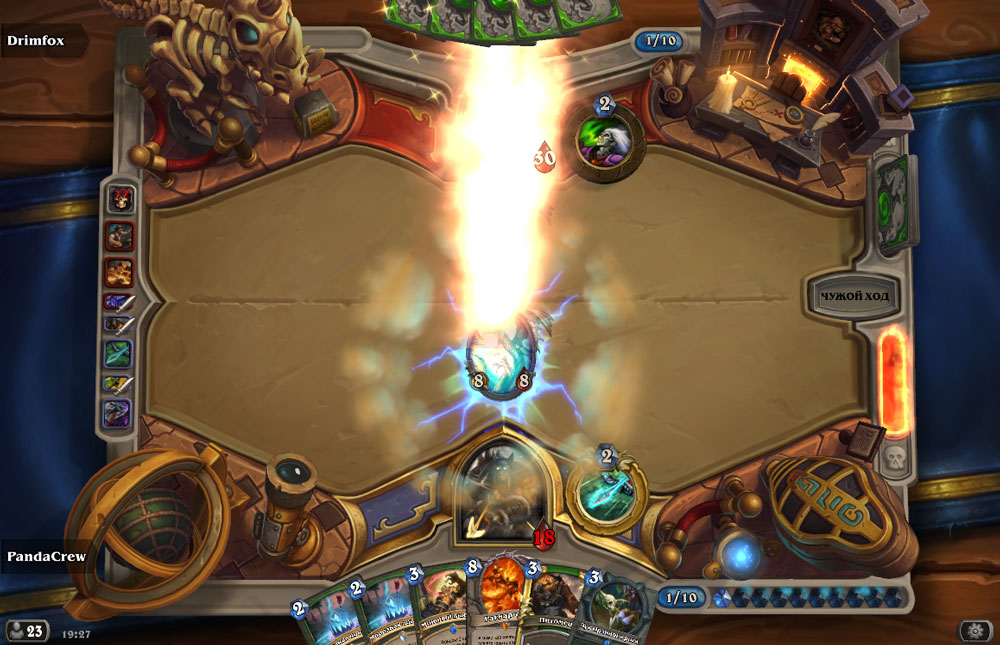Click the "ЧУЖОЙ ХОД" end turn button
Screen dimensions: 1000x645
click(x=854, y=296)
